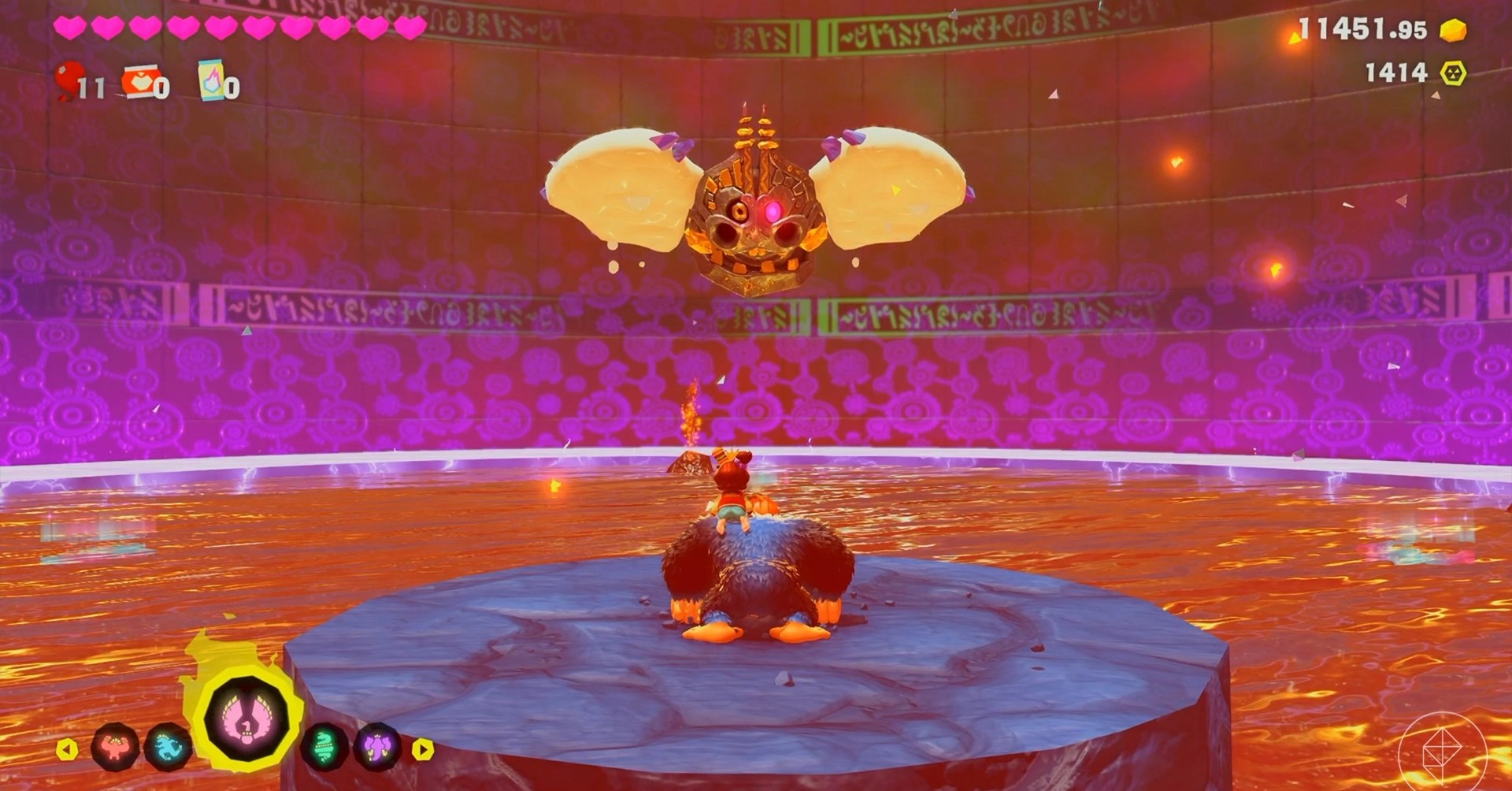The width and height of the screenshot is (1512, 791).
Task: Choose the red Kong Bananza icon
Action: click(x=116, y=747)
